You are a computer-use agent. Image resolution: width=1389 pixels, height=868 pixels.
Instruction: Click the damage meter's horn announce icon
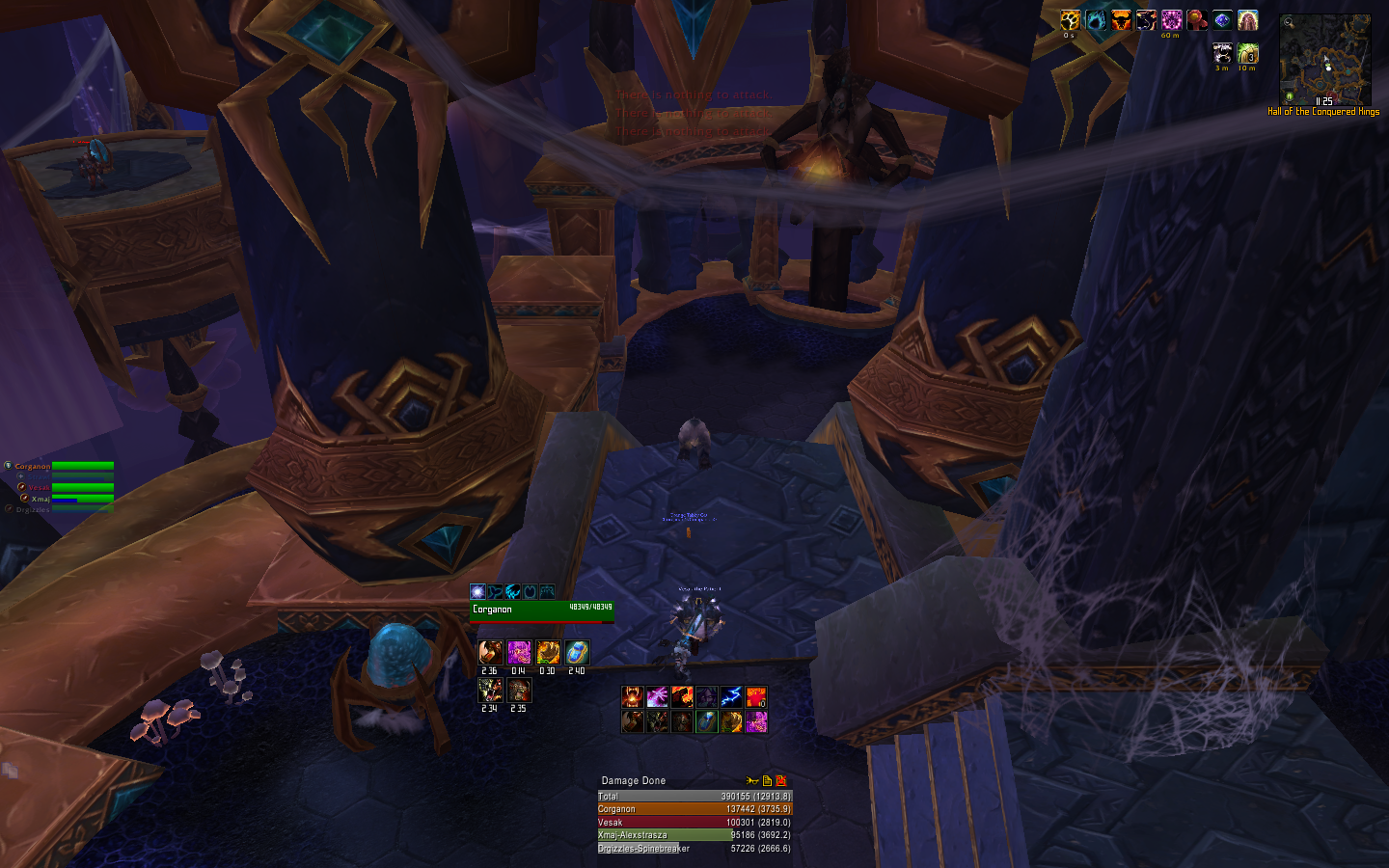[752, 780]
